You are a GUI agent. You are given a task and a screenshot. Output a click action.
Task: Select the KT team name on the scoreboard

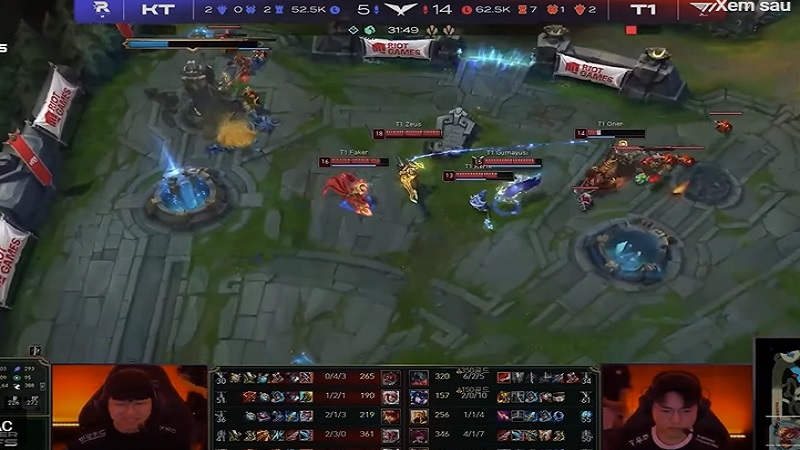(x=156, y=9)
